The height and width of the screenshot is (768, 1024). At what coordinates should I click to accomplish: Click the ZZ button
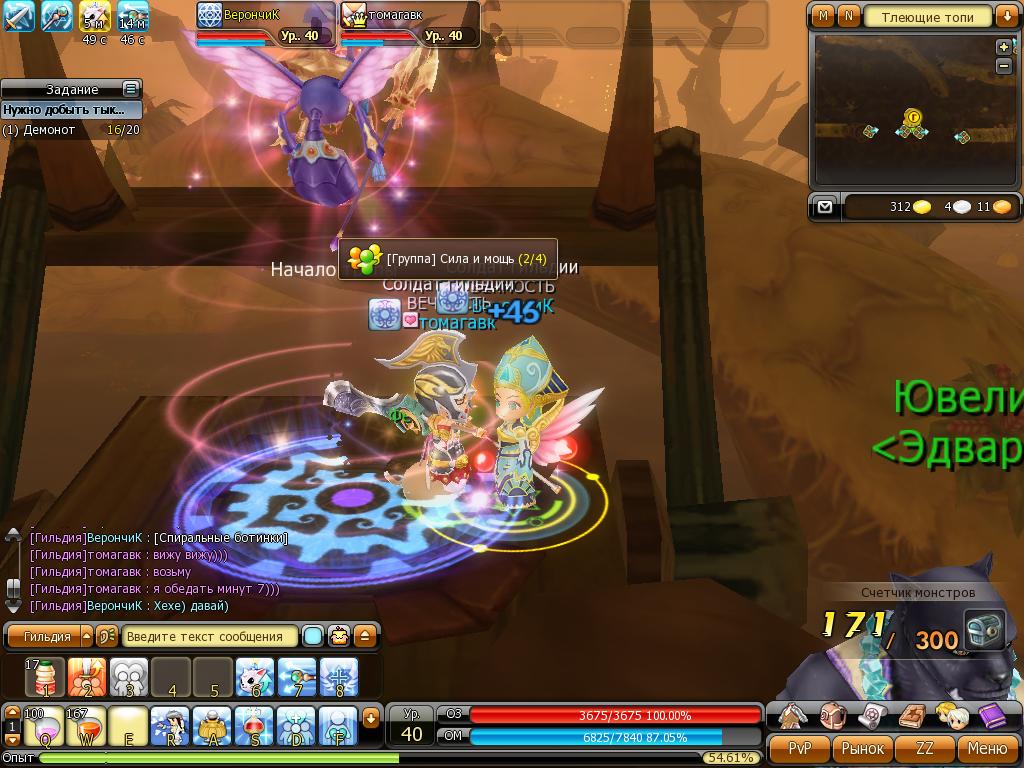coord(925,748)
